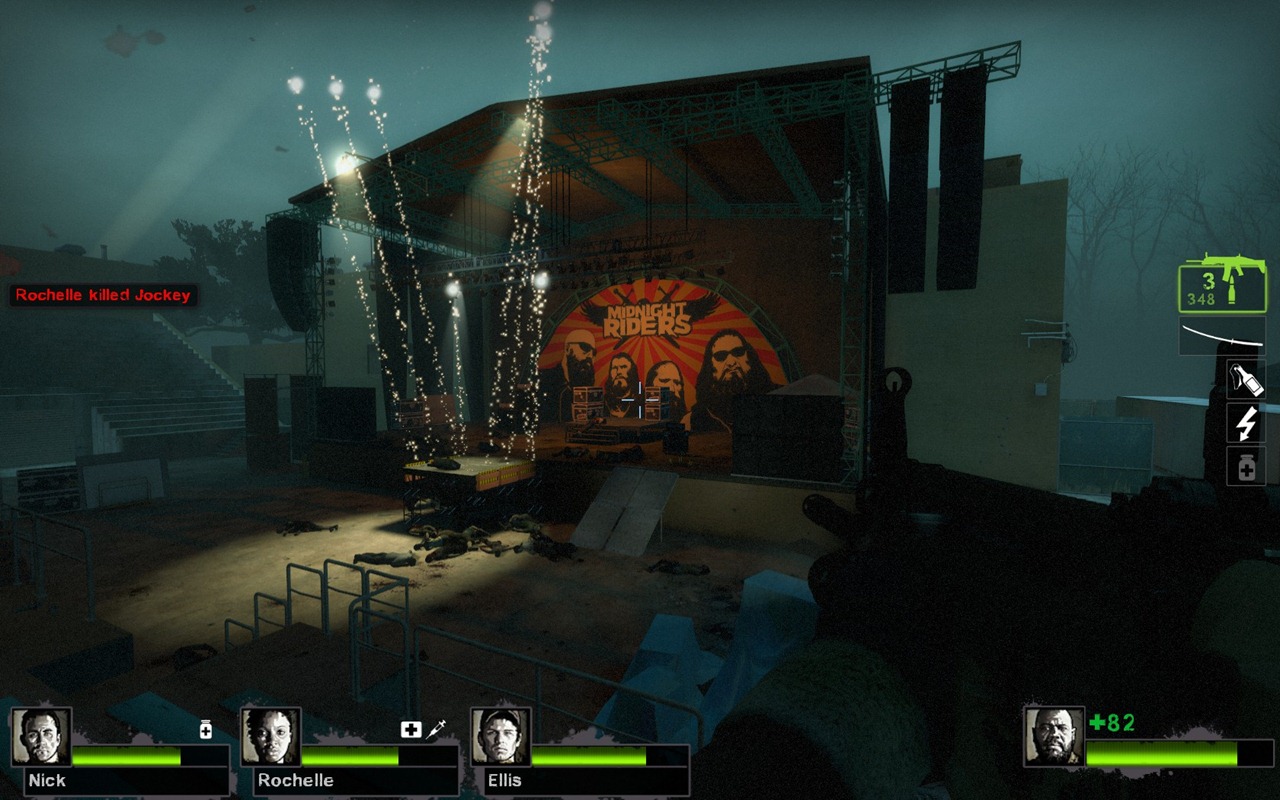Equip the molotov cocktail slot
Viewport: 1280px width, 800px height.
(1246, 379)
